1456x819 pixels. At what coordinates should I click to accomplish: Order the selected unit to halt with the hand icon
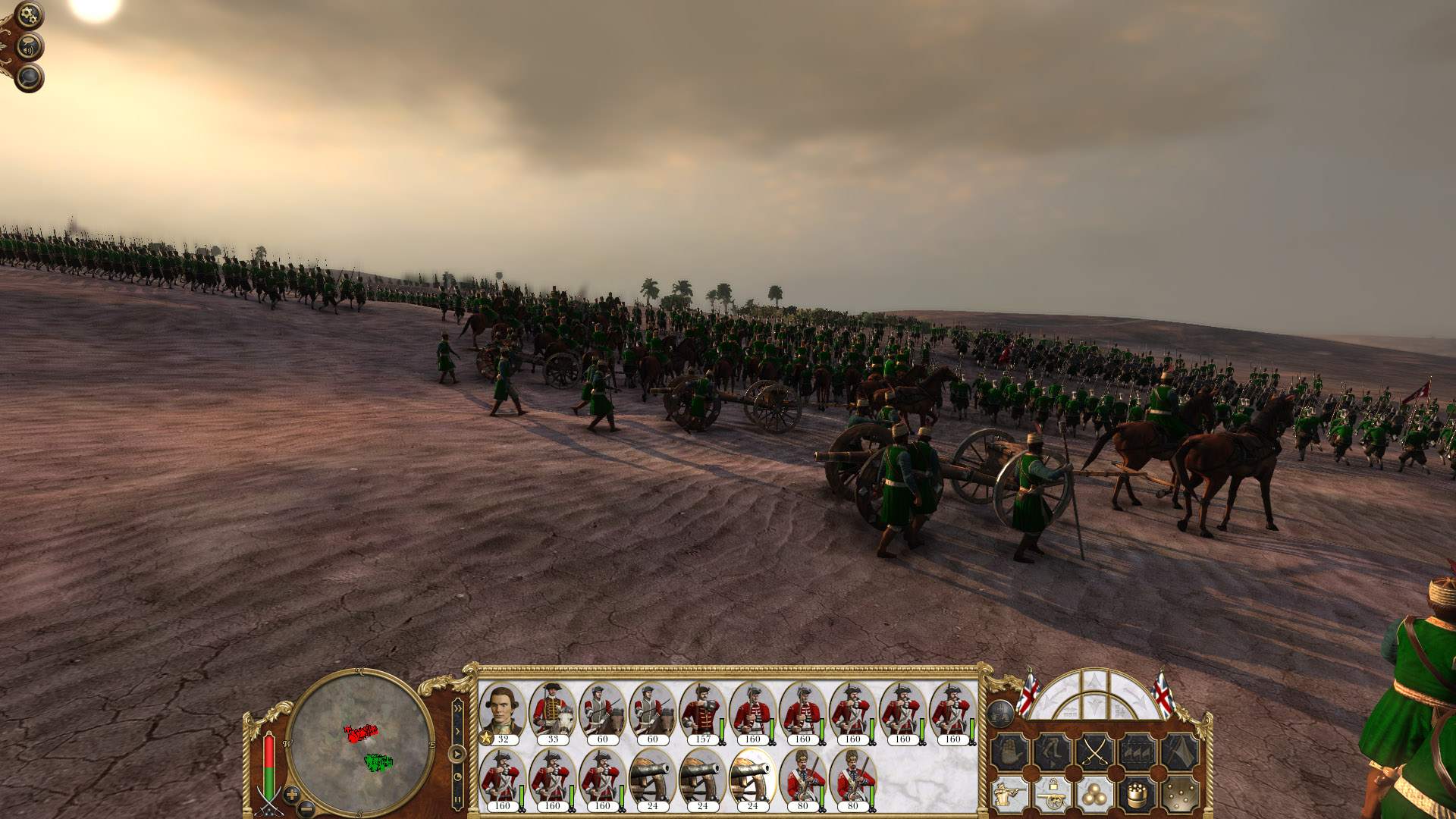[x=1011, y=752]
